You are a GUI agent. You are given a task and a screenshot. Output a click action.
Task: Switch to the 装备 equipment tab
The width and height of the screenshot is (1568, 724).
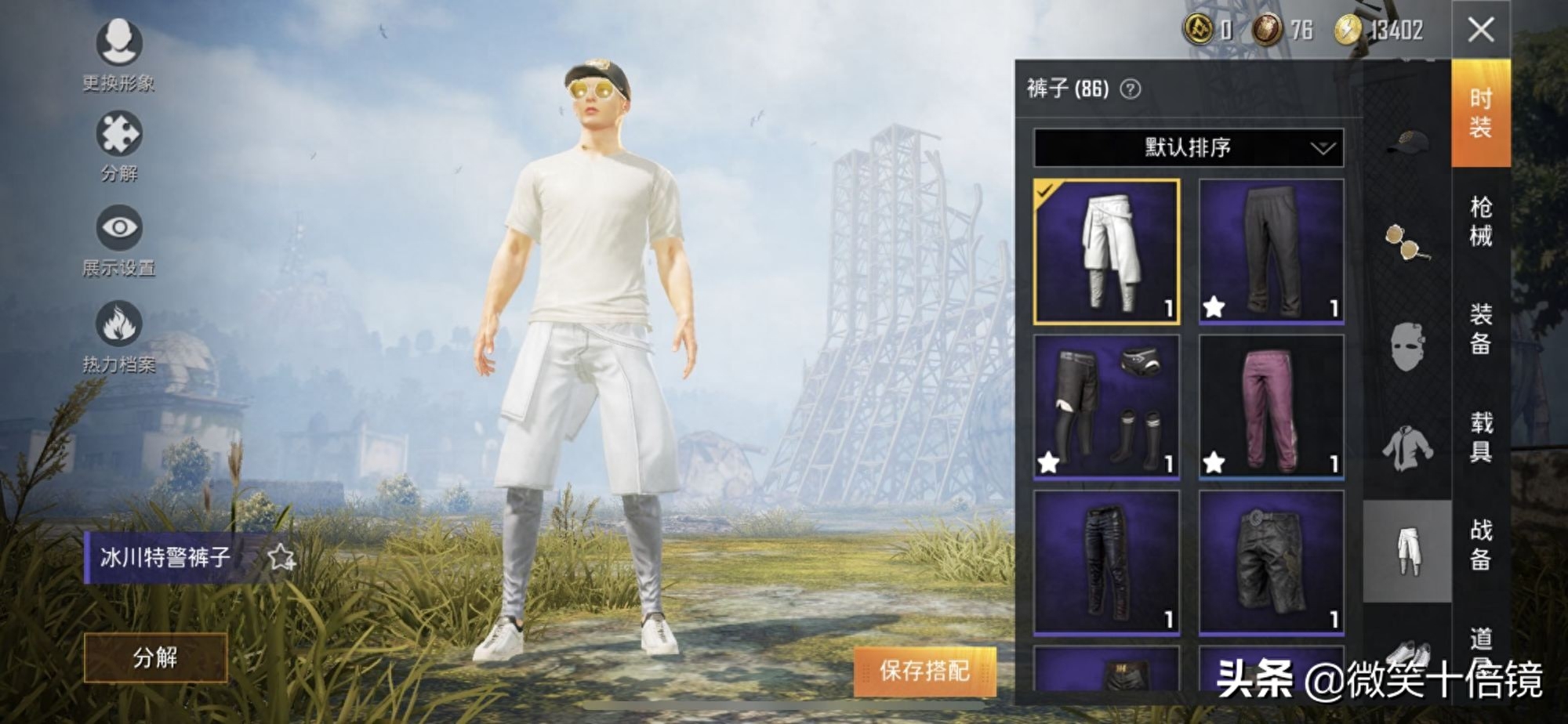[x=1480, y=329]
